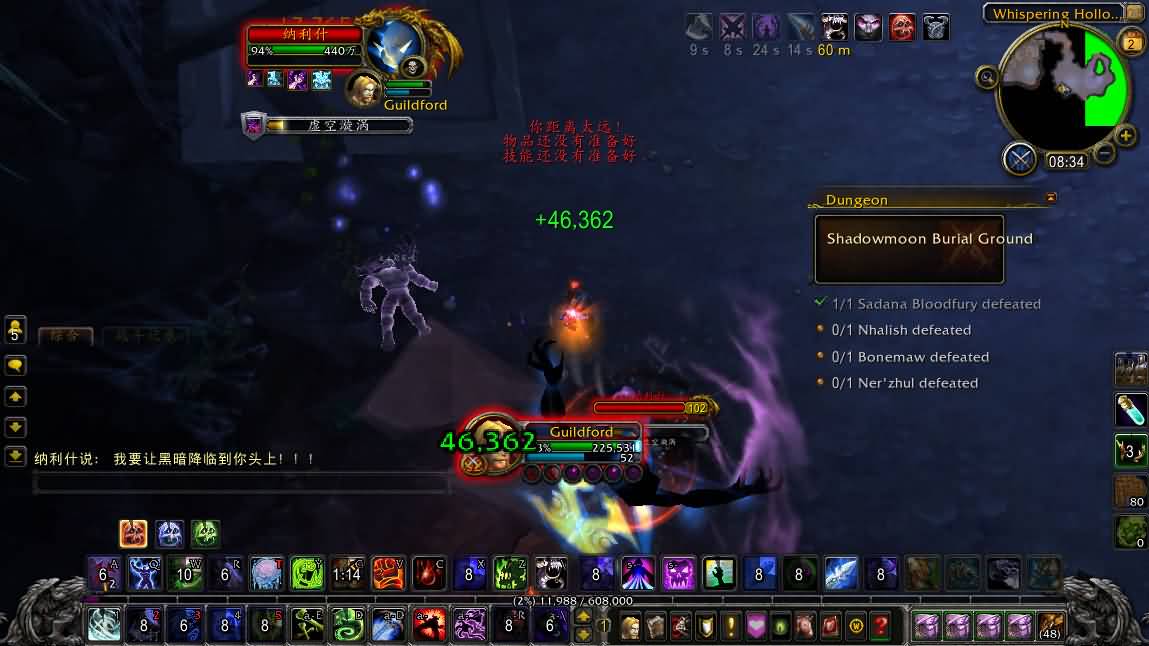Open the chat speech bubble button
This screenshot has height=646, width=1149.
15,366
